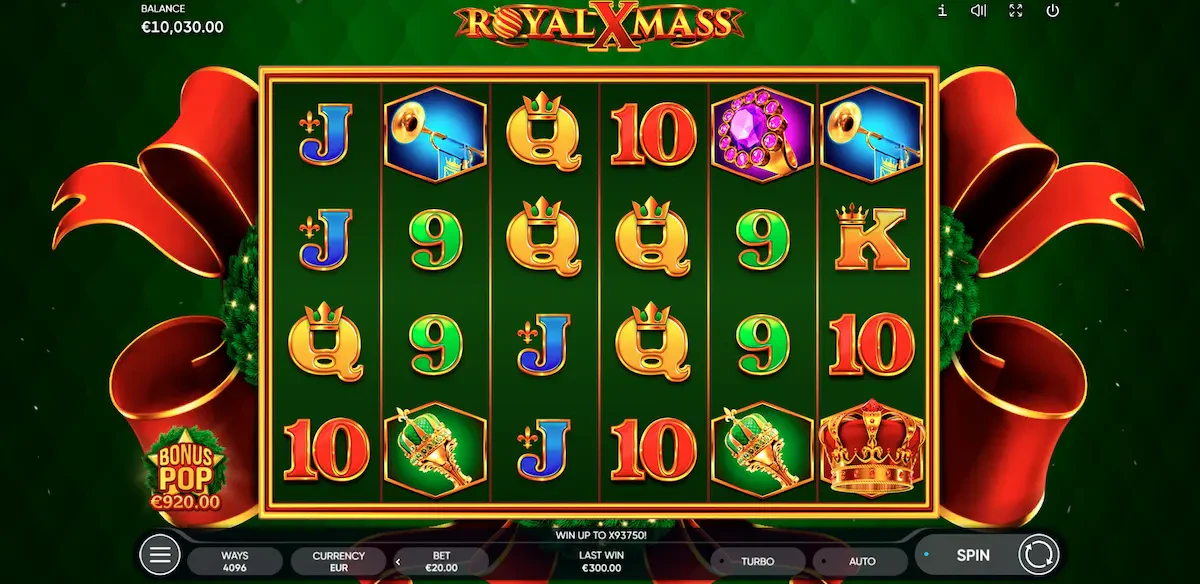Open the Auto spin options
1200x584 pixels.
point(862,561)
